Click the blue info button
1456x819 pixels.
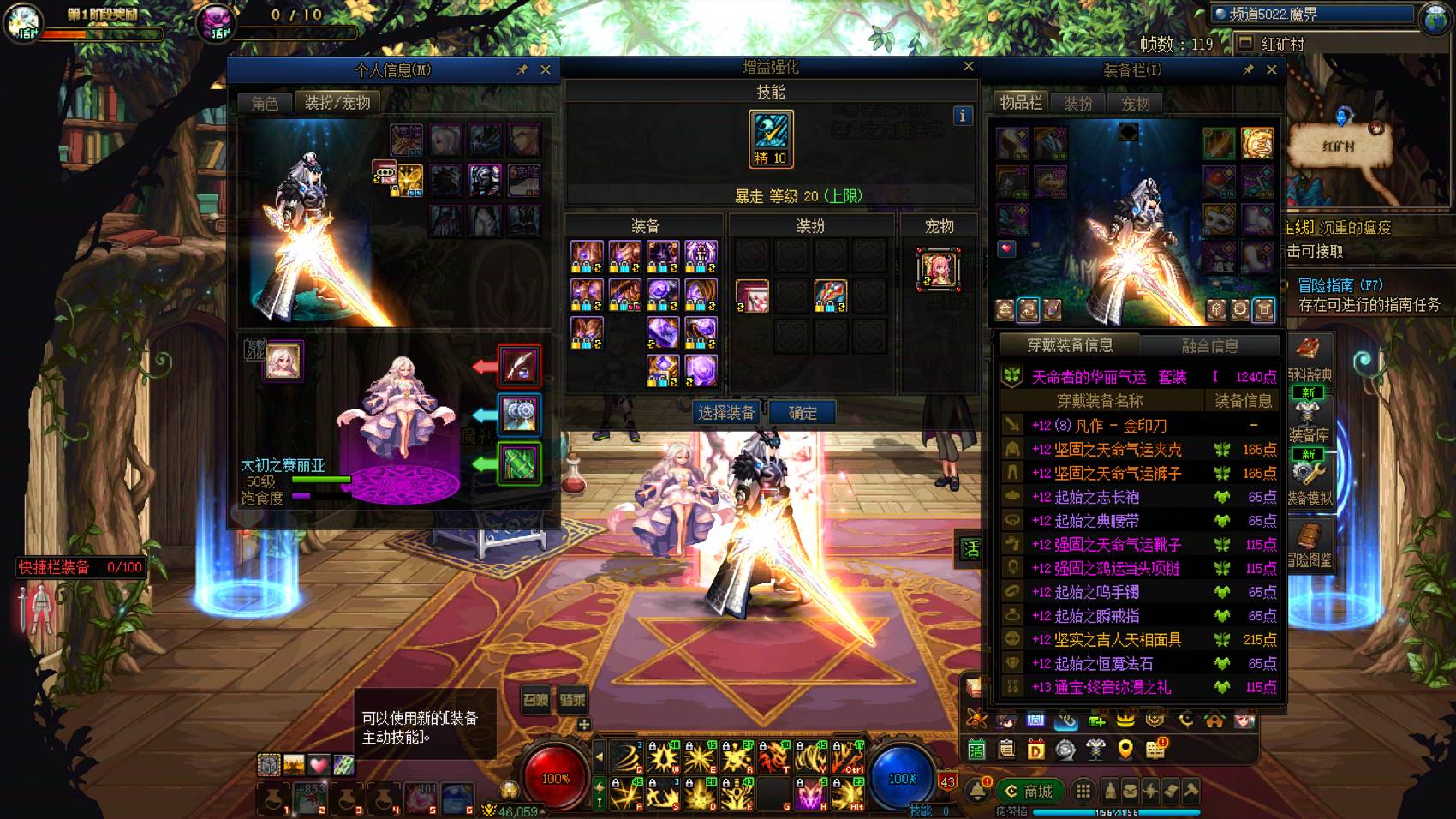962,116
